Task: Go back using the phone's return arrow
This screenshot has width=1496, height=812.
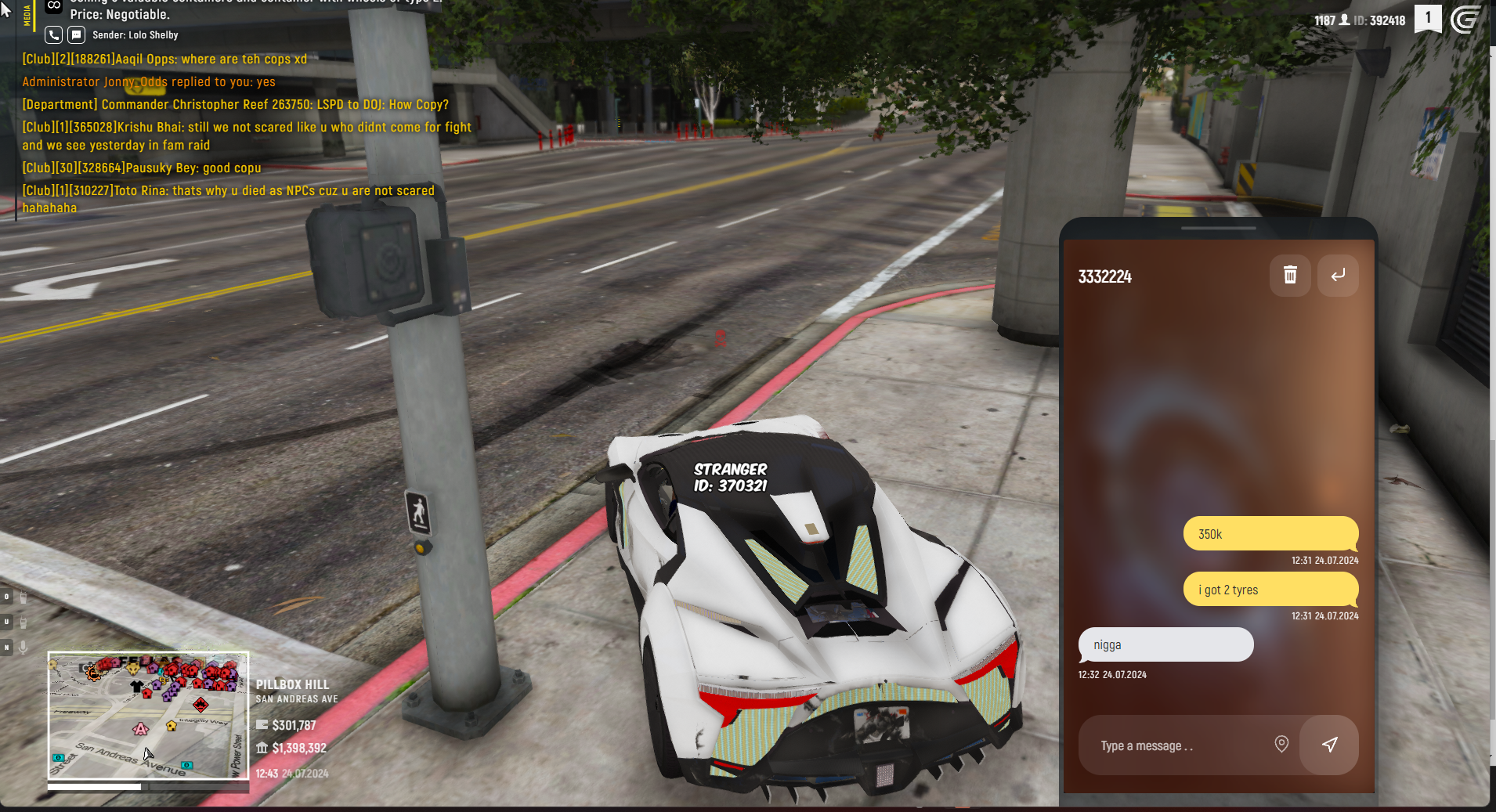Action: (1338, 276)
